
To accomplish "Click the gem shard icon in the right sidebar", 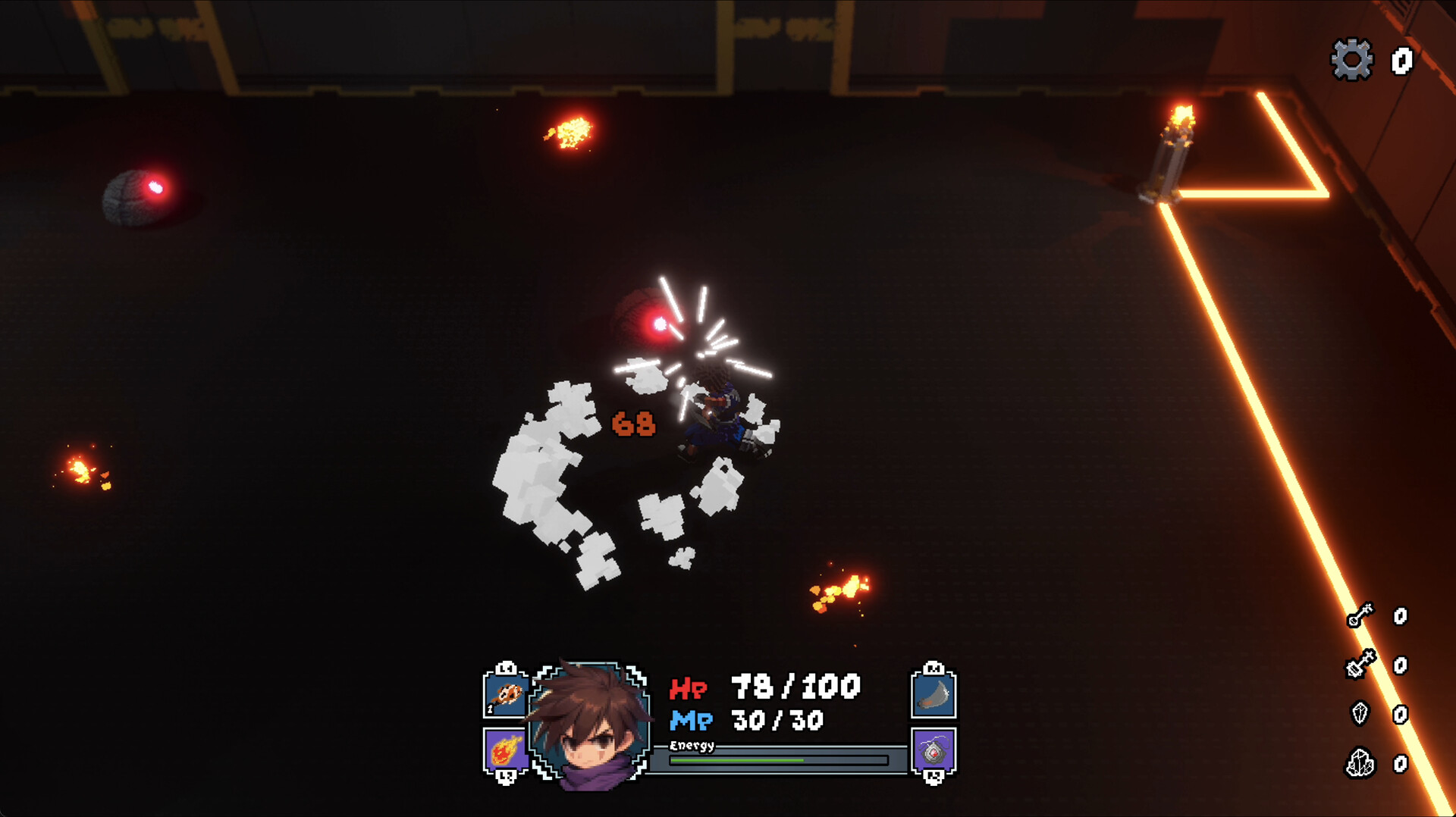I will (x=1360, y=714).
